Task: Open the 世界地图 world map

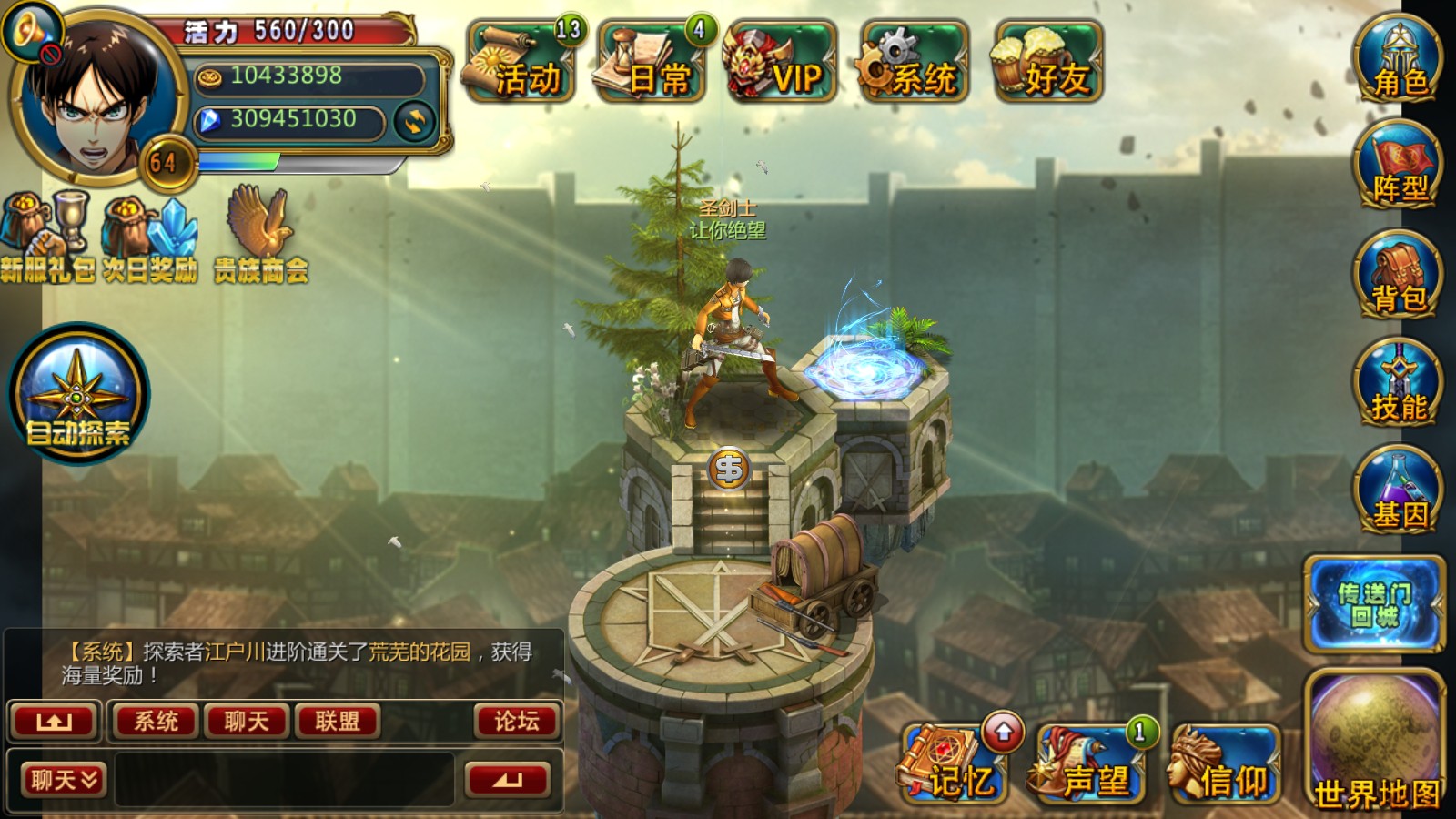Action: coord(1376,742)
